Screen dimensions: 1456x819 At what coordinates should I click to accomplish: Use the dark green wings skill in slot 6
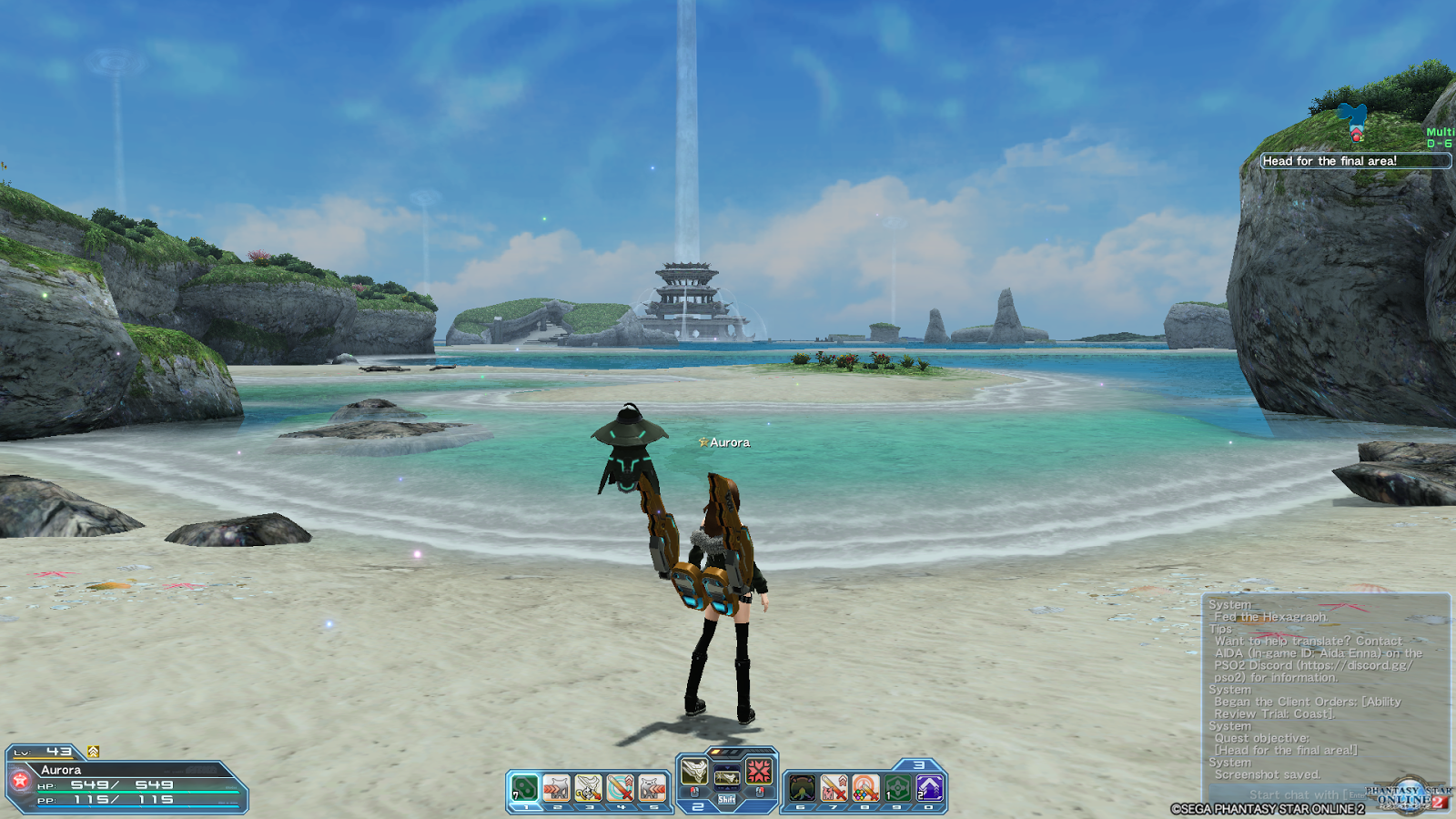tap(802, 788)
